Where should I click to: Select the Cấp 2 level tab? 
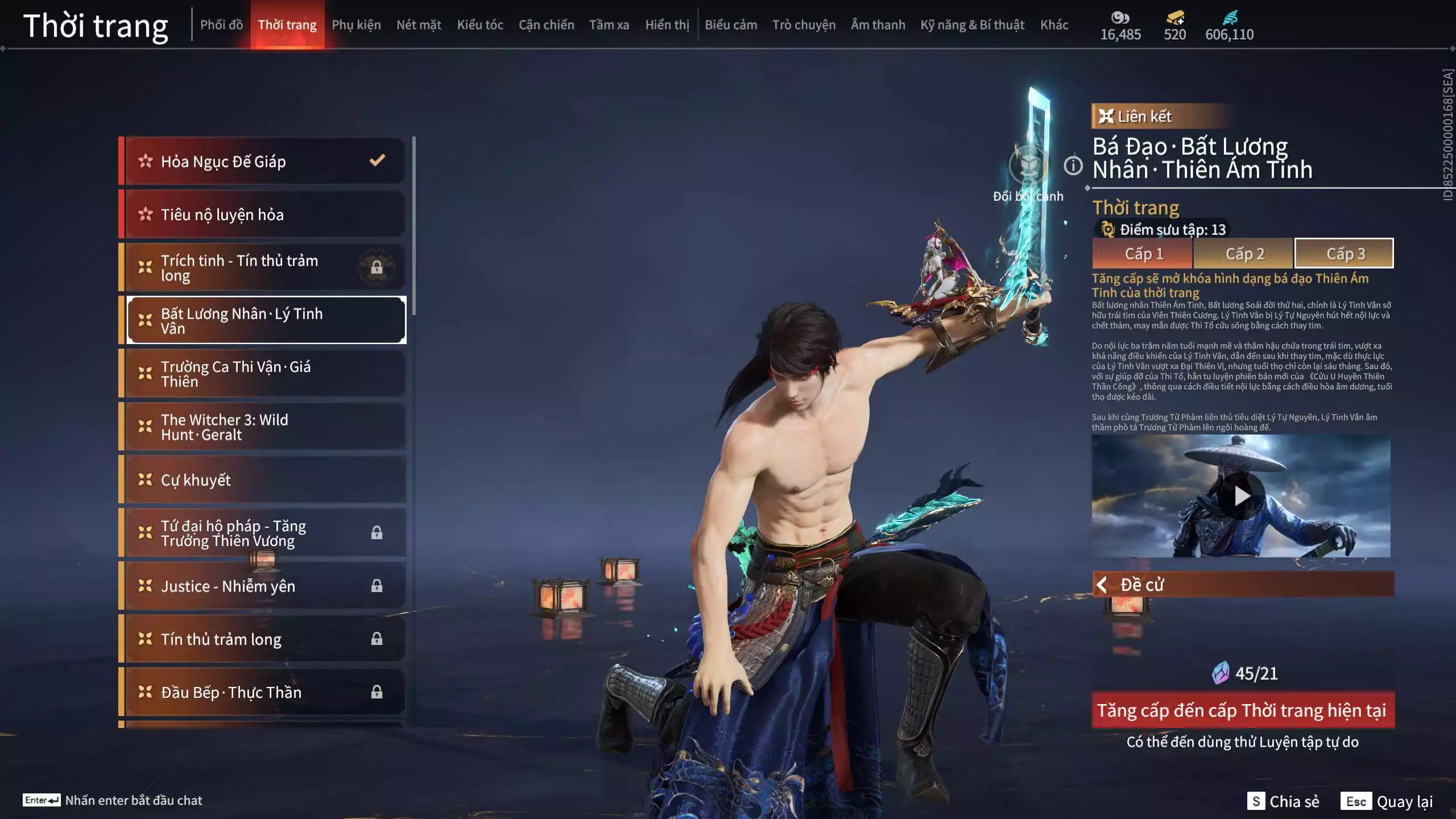(x=1244, y=254)
